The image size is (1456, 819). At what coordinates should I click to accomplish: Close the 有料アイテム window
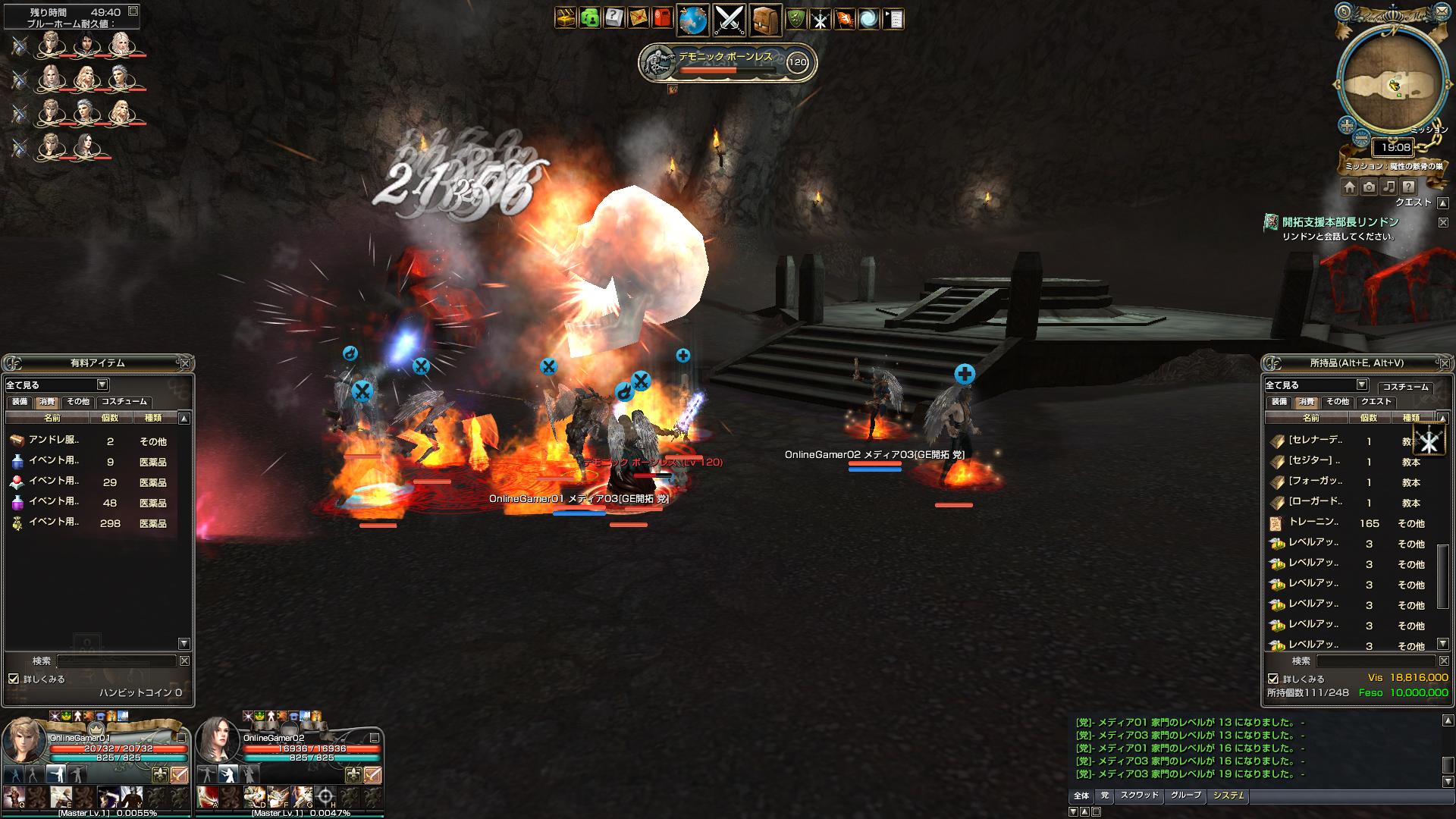tap(184, 363)
